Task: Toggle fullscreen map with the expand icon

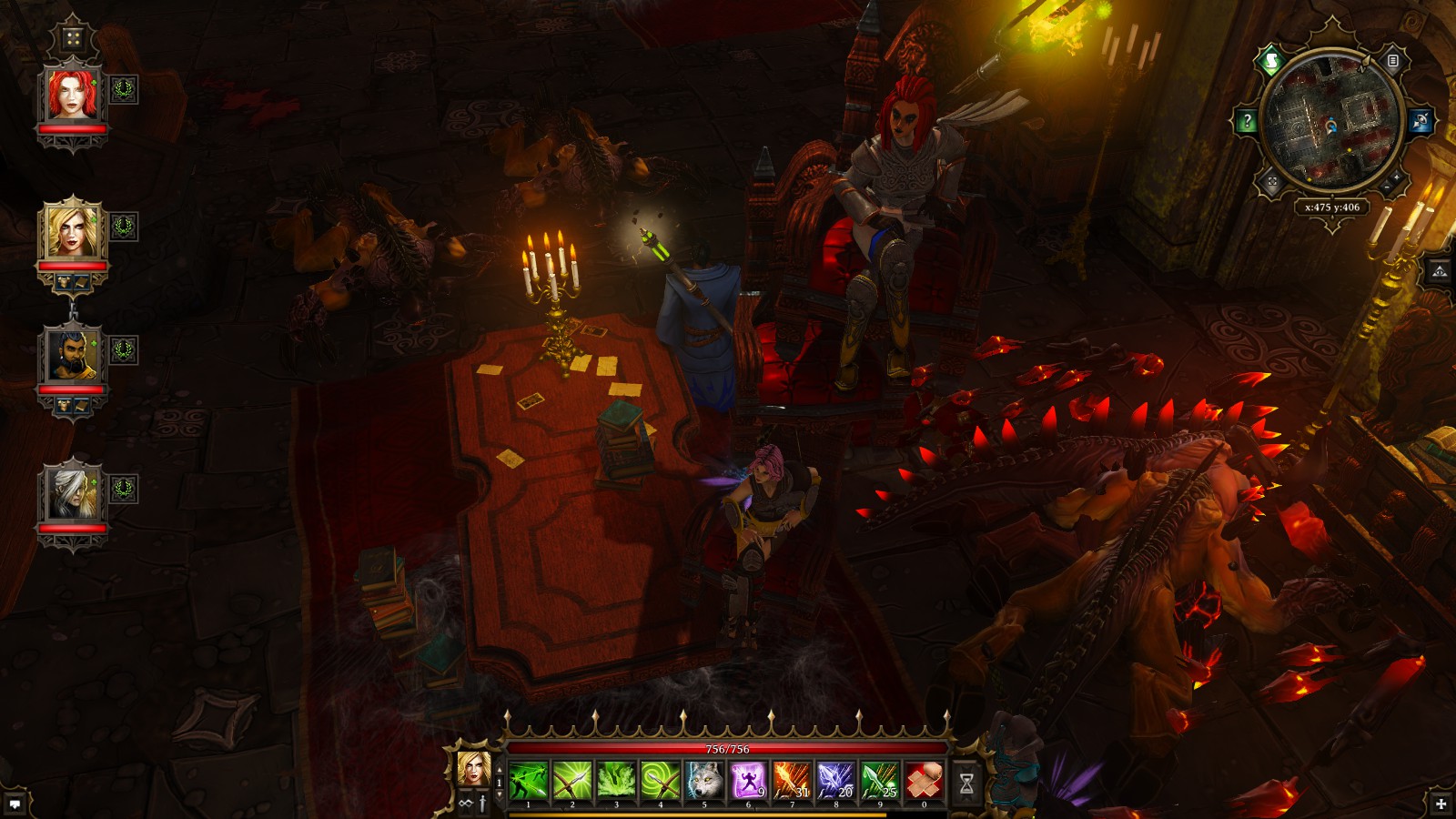Action: tap(1271, 181)
